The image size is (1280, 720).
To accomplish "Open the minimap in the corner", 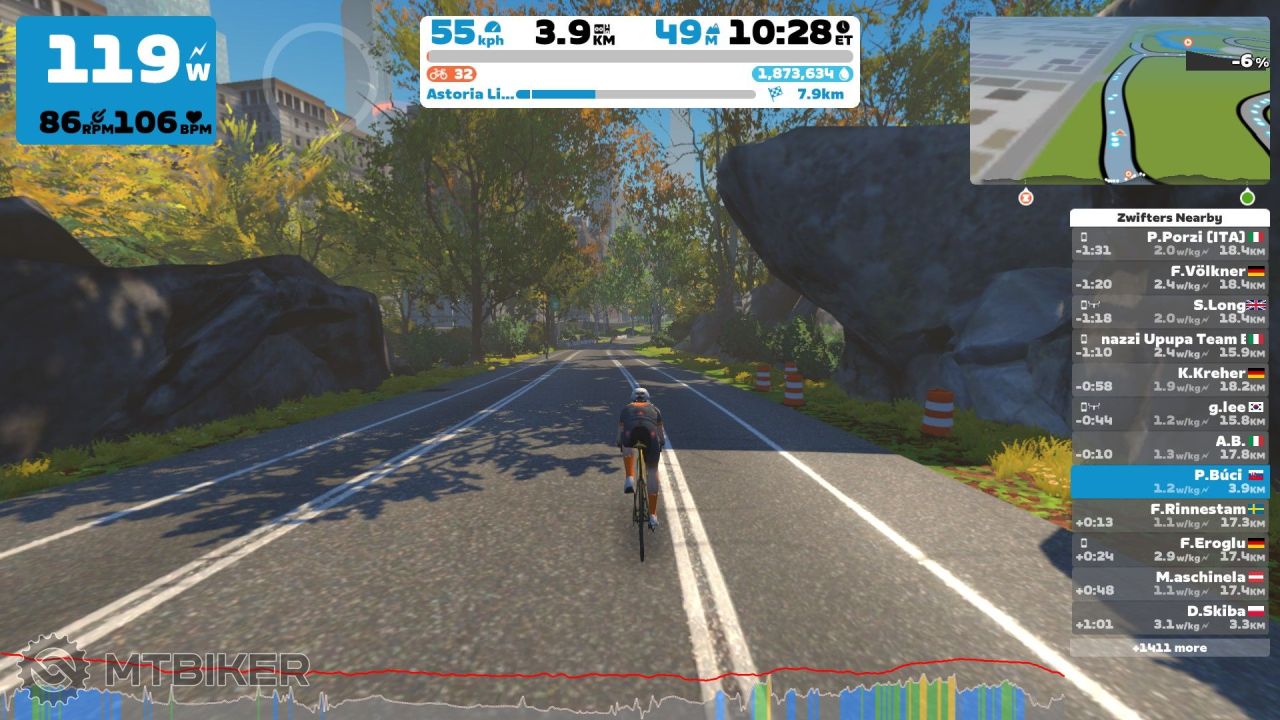I will point(1119,100).
